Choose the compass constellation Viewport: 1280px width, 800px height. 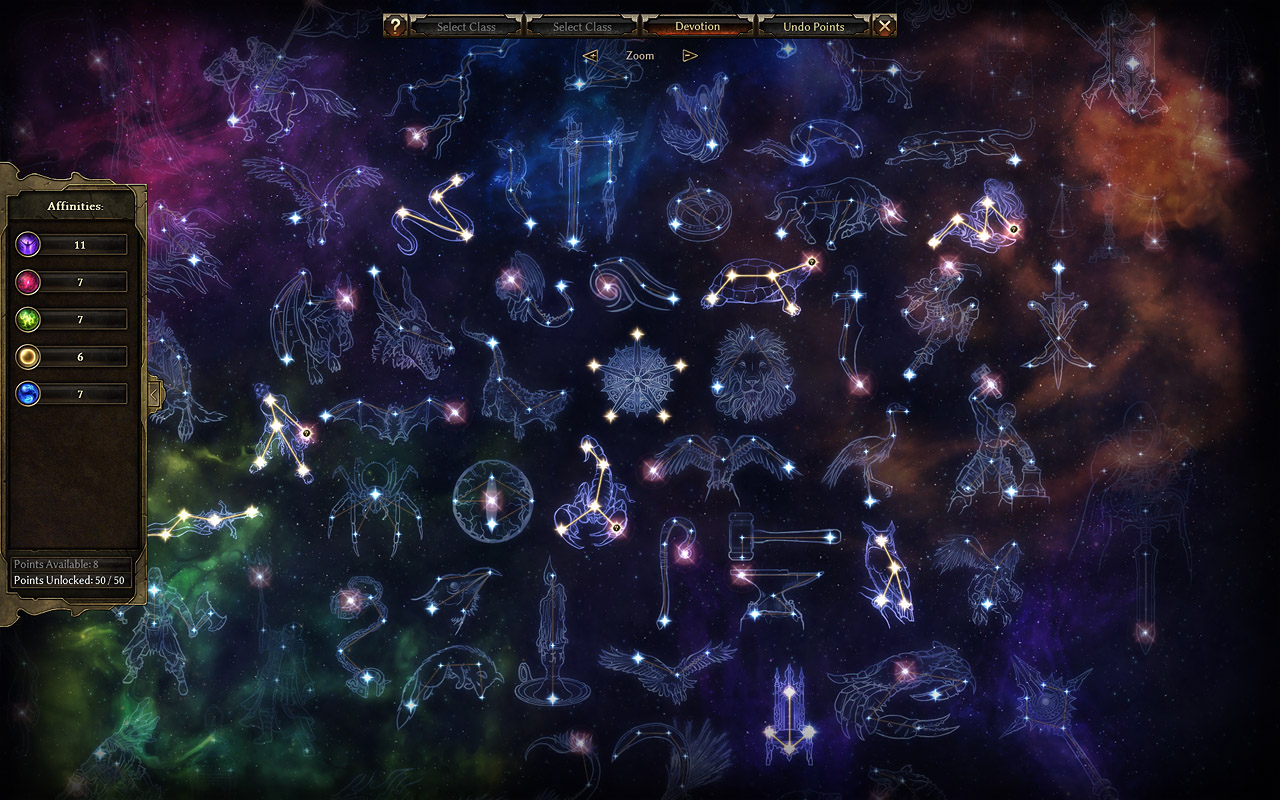tap(699, 209)
